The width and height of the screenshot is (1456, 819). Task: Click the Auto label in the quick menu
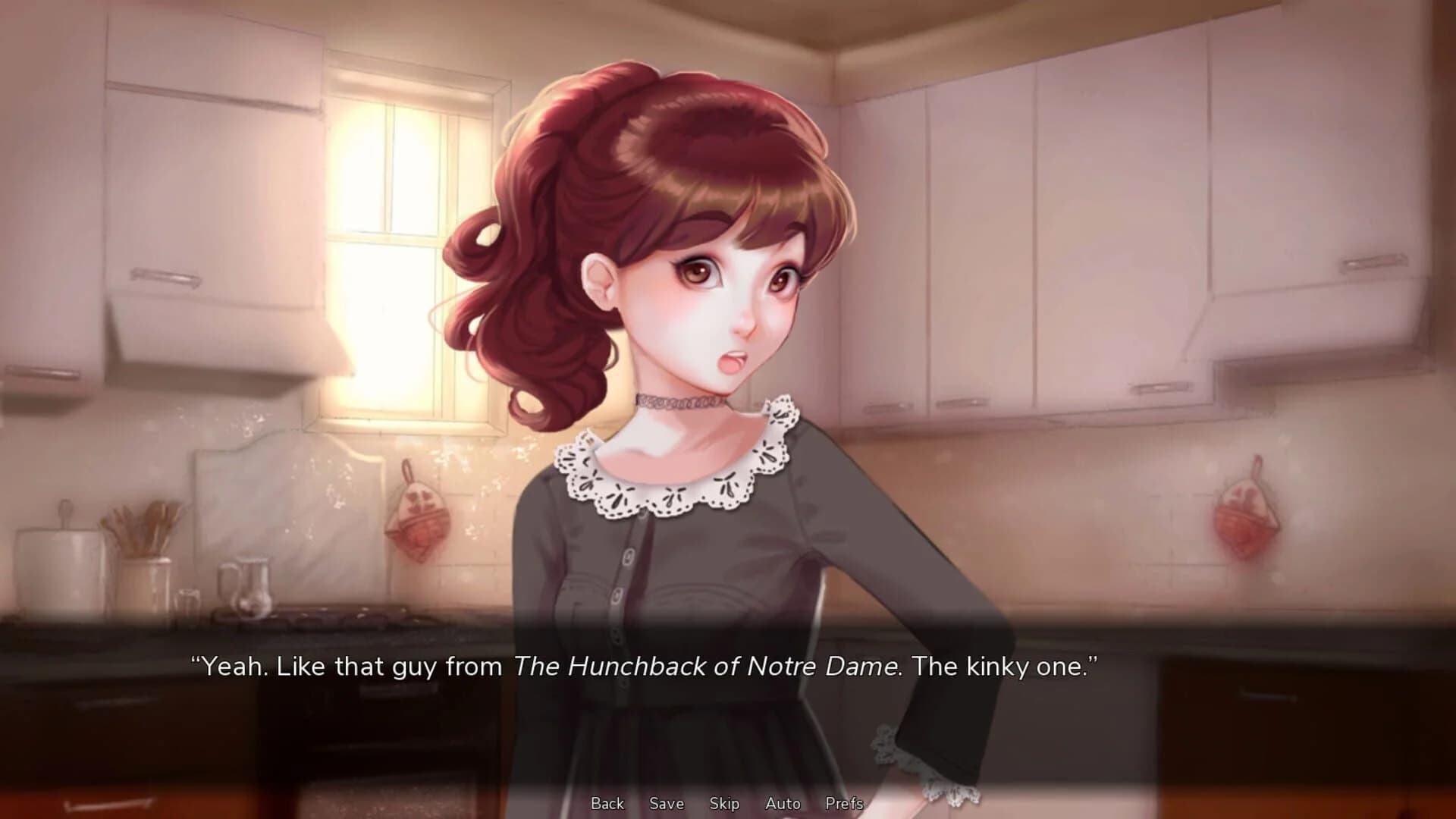tap(783, 803)
